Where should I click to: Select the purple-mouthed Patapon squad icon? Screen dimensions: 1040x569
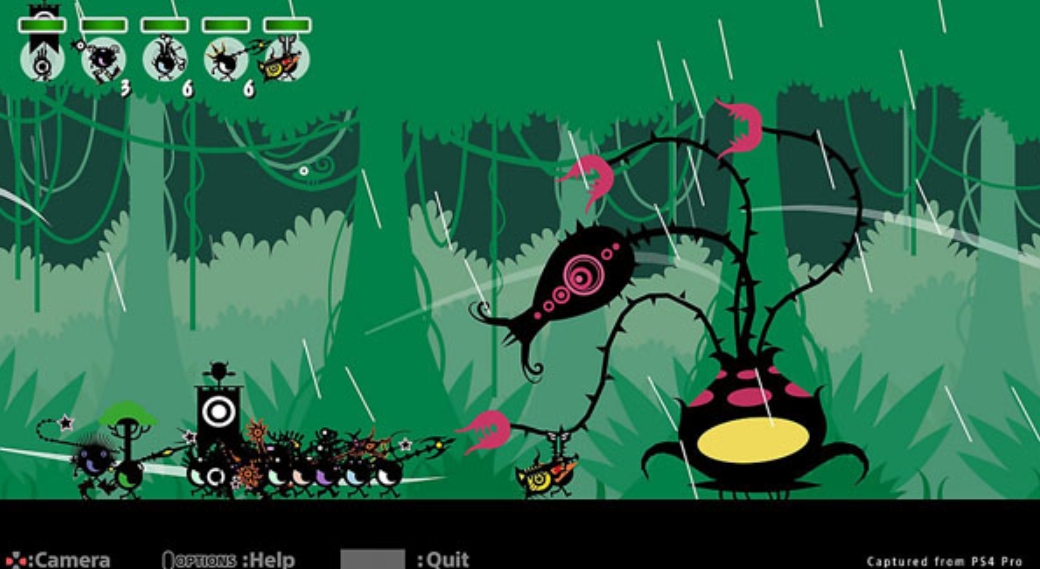coord(104,60)
